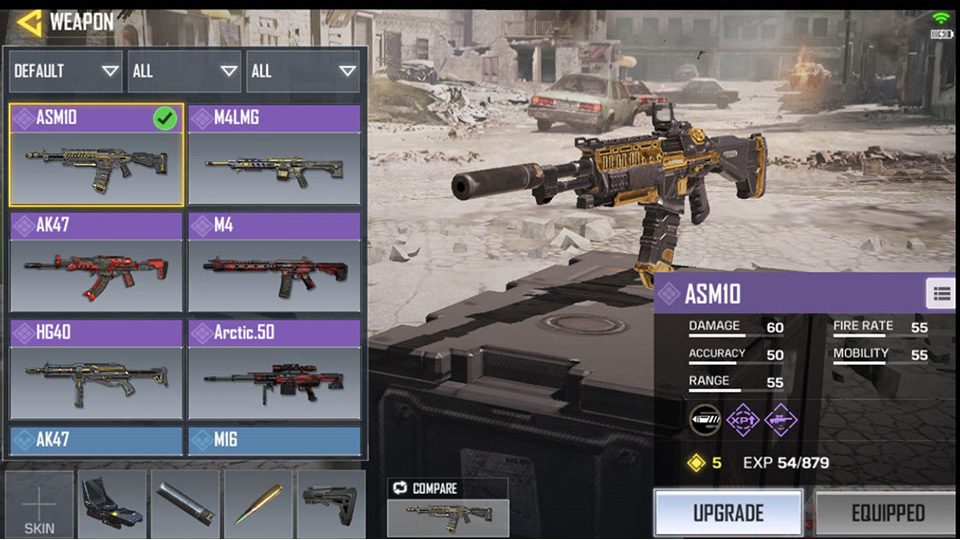This screenshot has height=540, width=960.
Task: Tap the XP perk icon
Action: 742,420
